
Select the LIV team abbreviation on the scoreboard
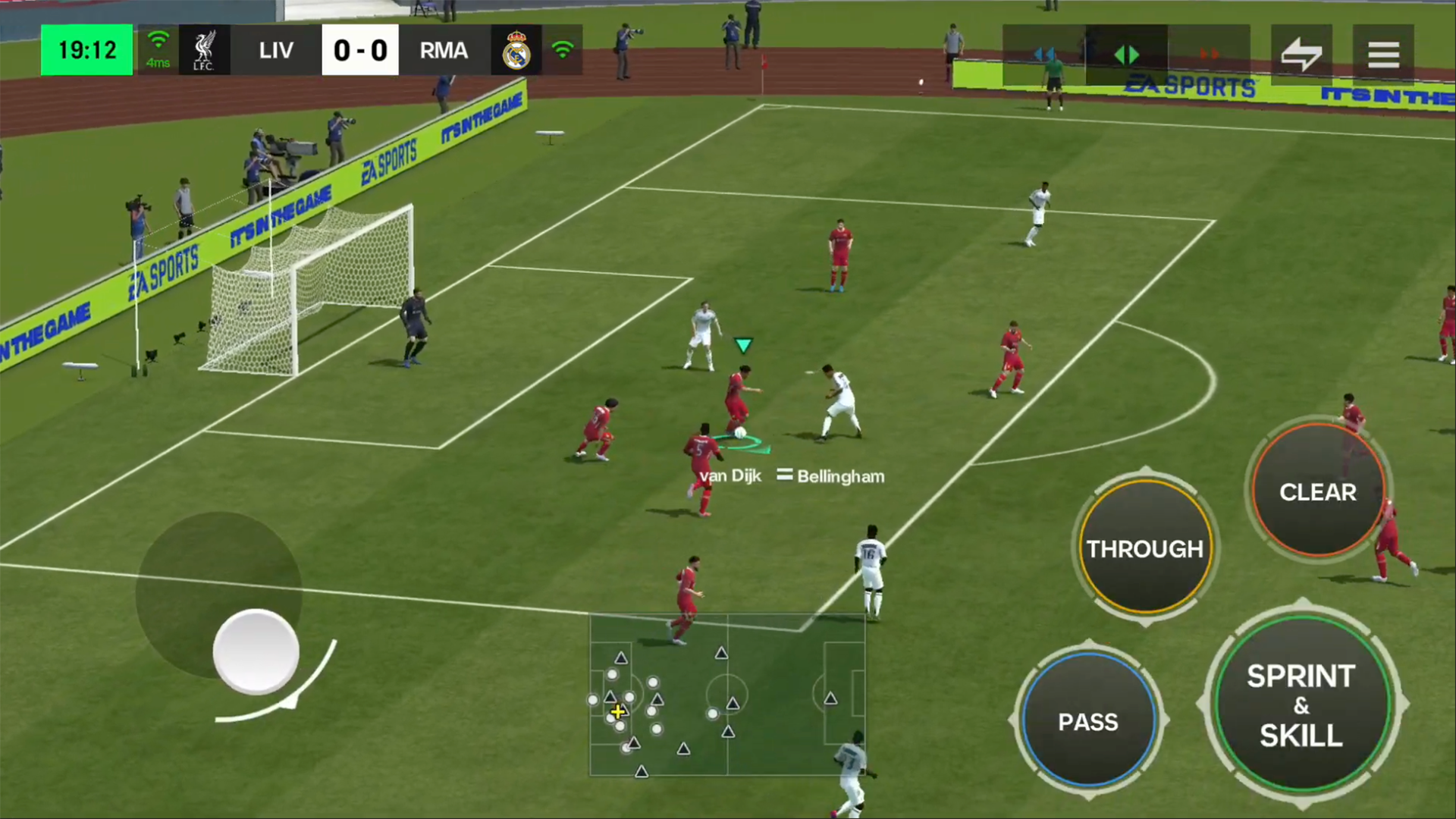276,50
